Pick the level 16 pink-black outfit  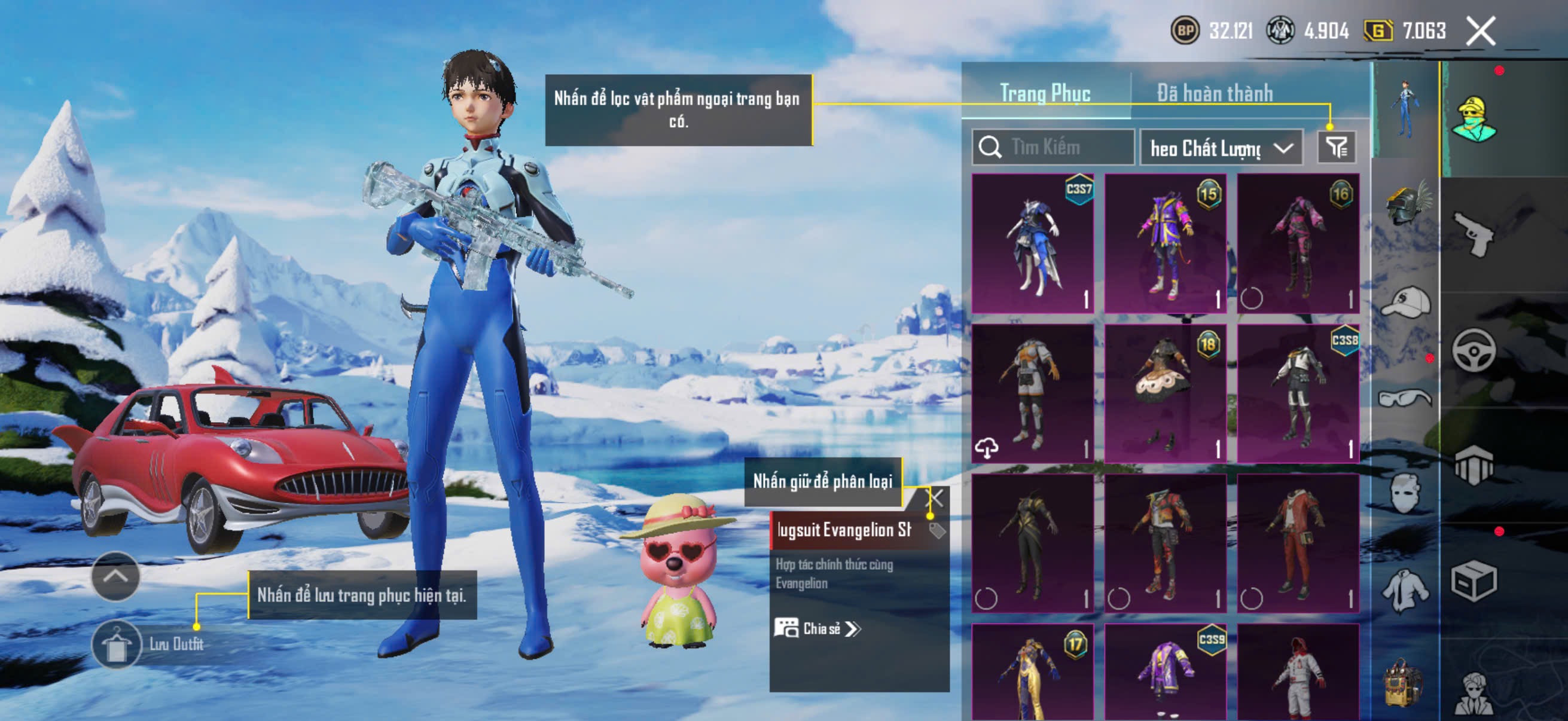pyautogui.click(x=1298, y=243)
